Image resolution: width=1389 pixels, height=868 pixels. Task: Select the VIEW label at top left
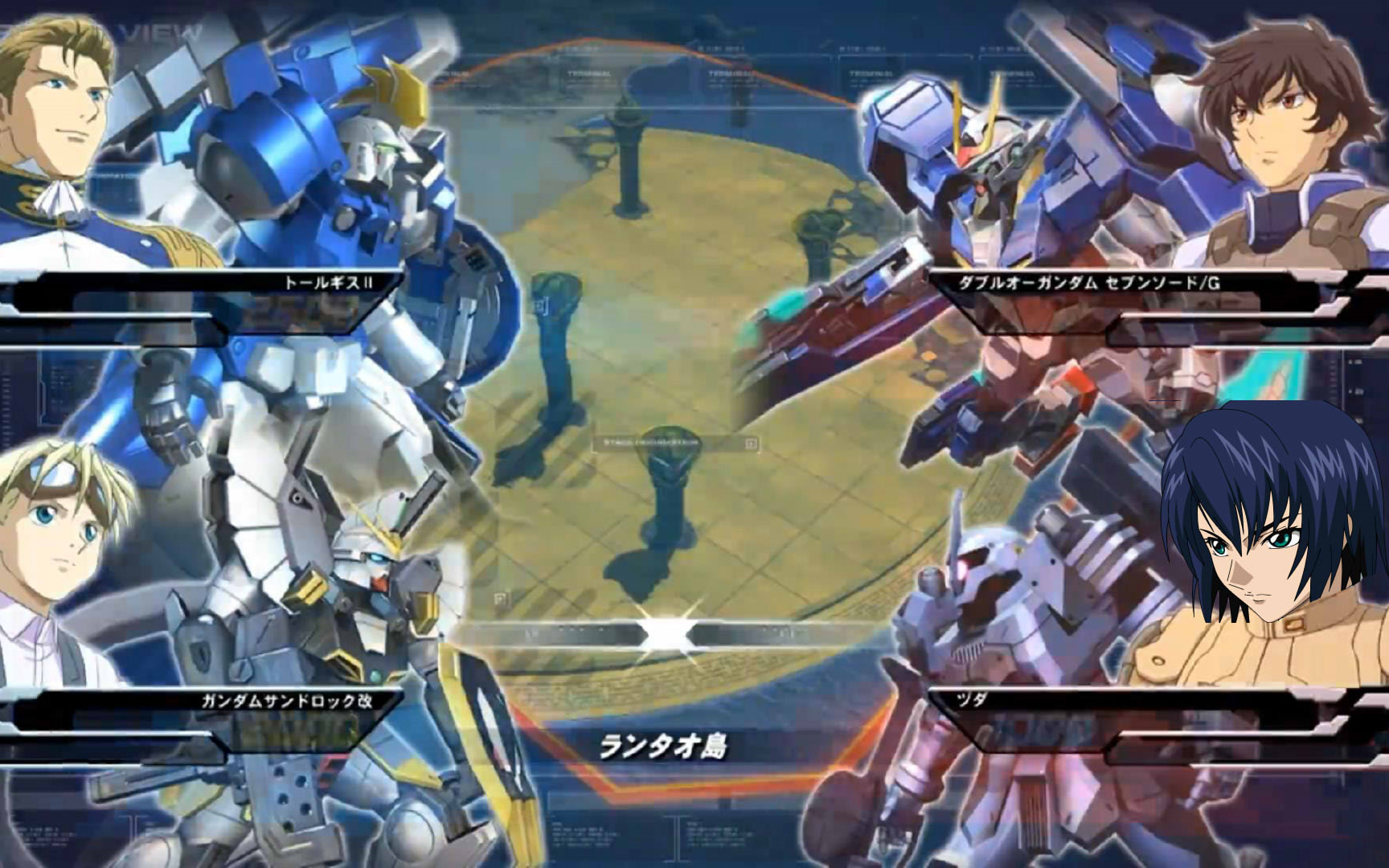pos(158,32)
